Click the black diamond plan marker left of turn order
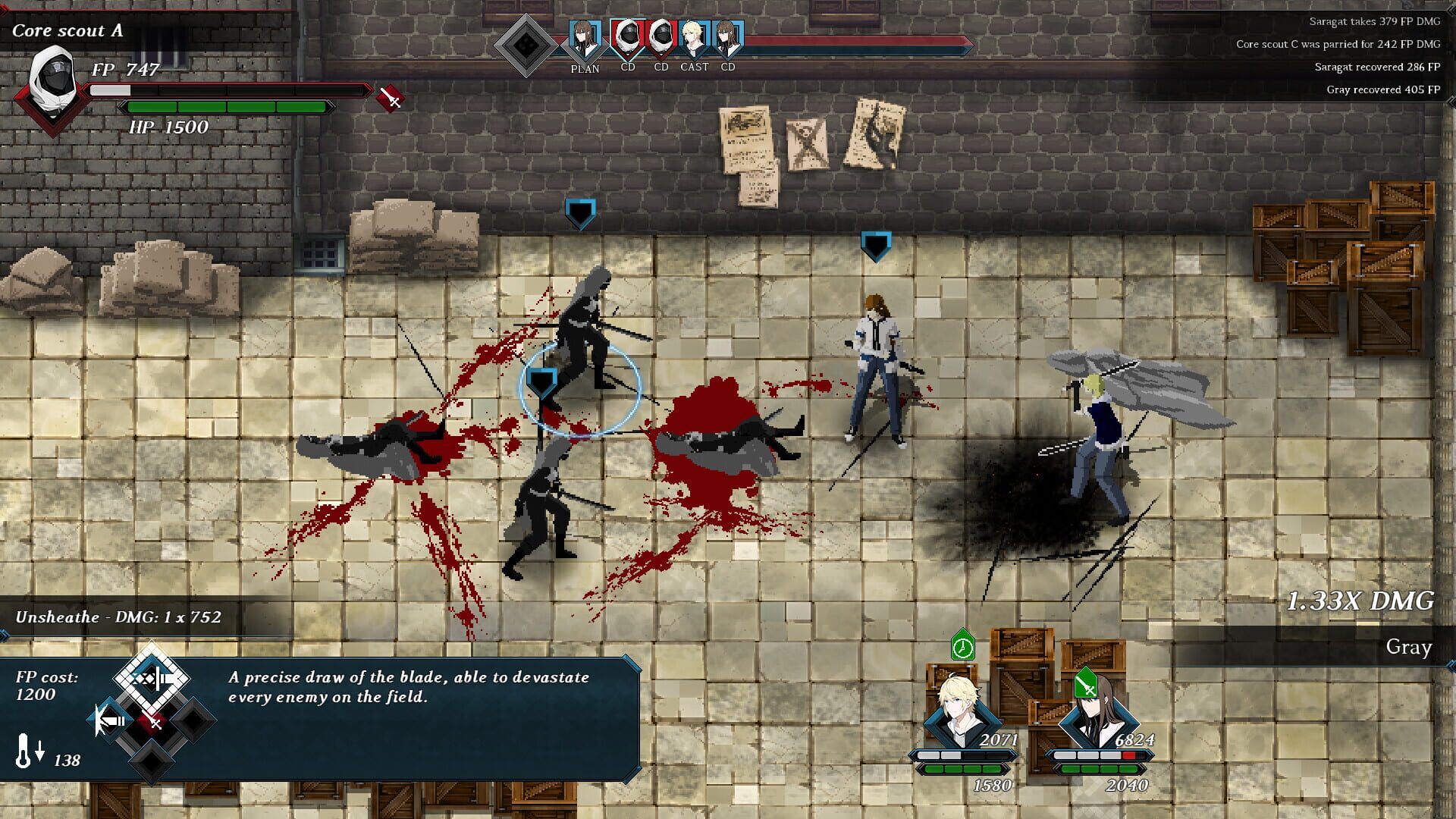This screenshot has width=1456, height=819. point(526,45)
